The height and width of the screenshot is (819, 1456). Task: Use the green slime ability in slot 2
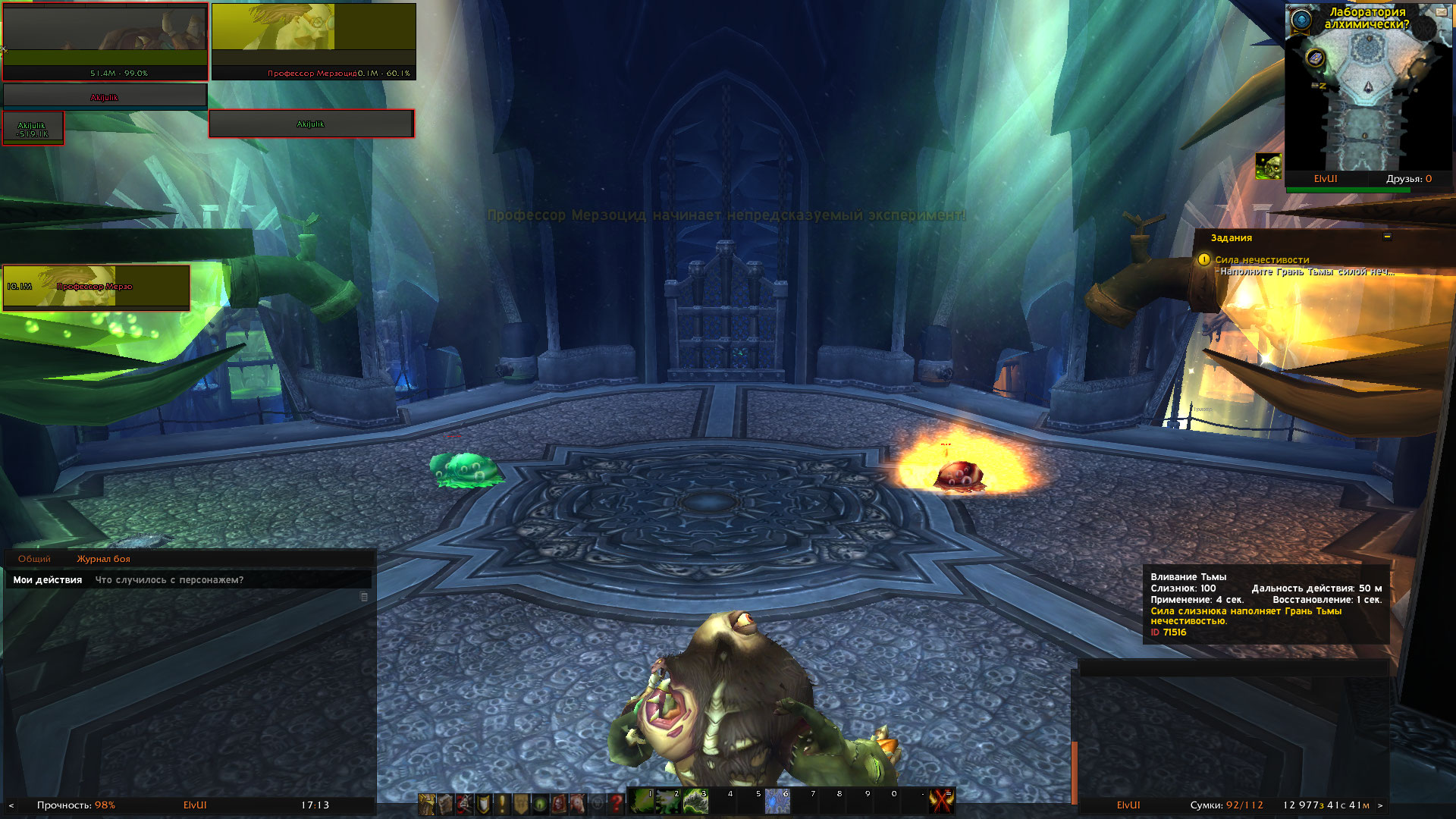(669, 801)
